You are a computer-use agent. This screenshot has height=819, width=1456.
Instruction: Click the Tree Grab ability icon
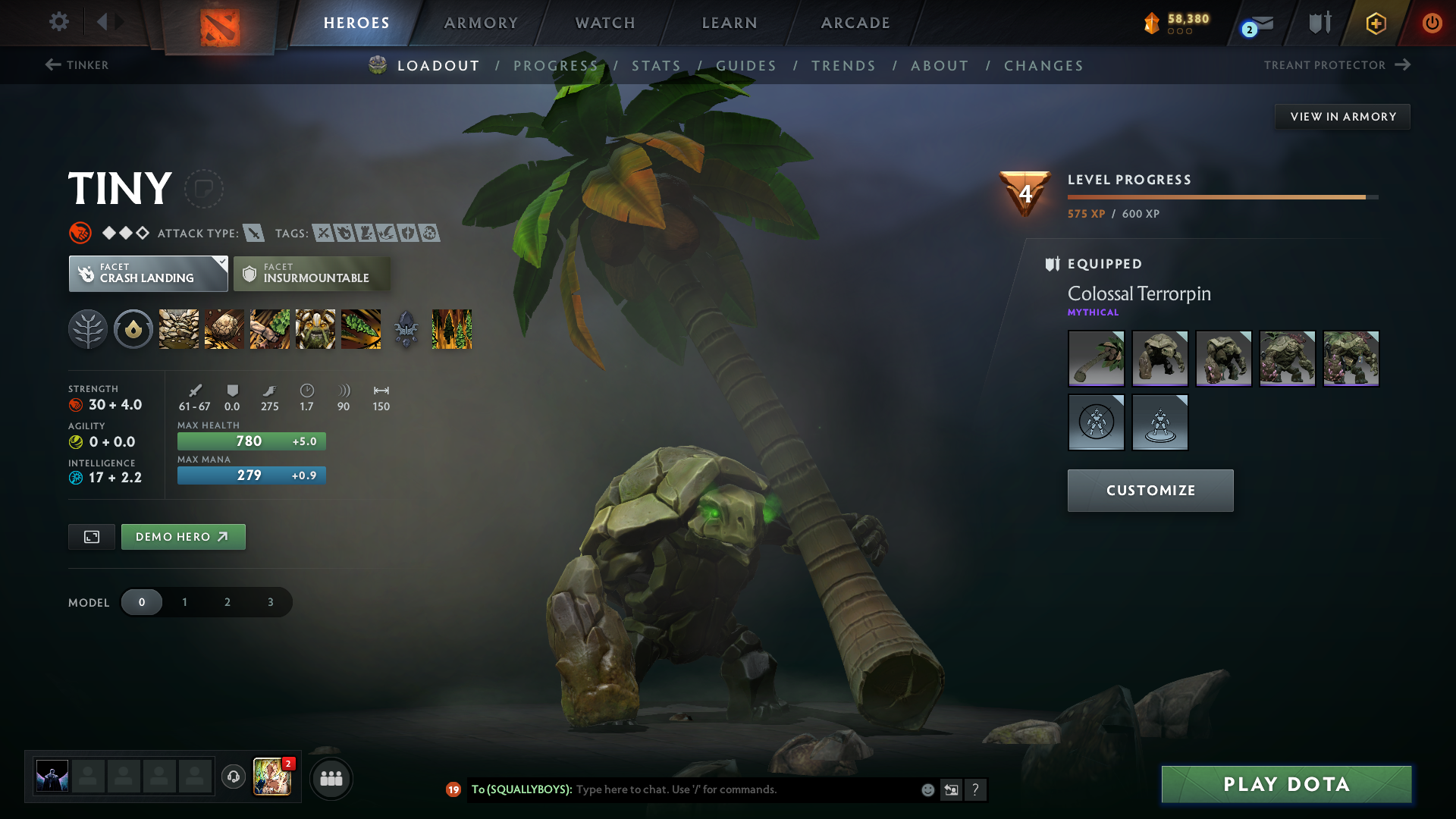tap(269, 329)
